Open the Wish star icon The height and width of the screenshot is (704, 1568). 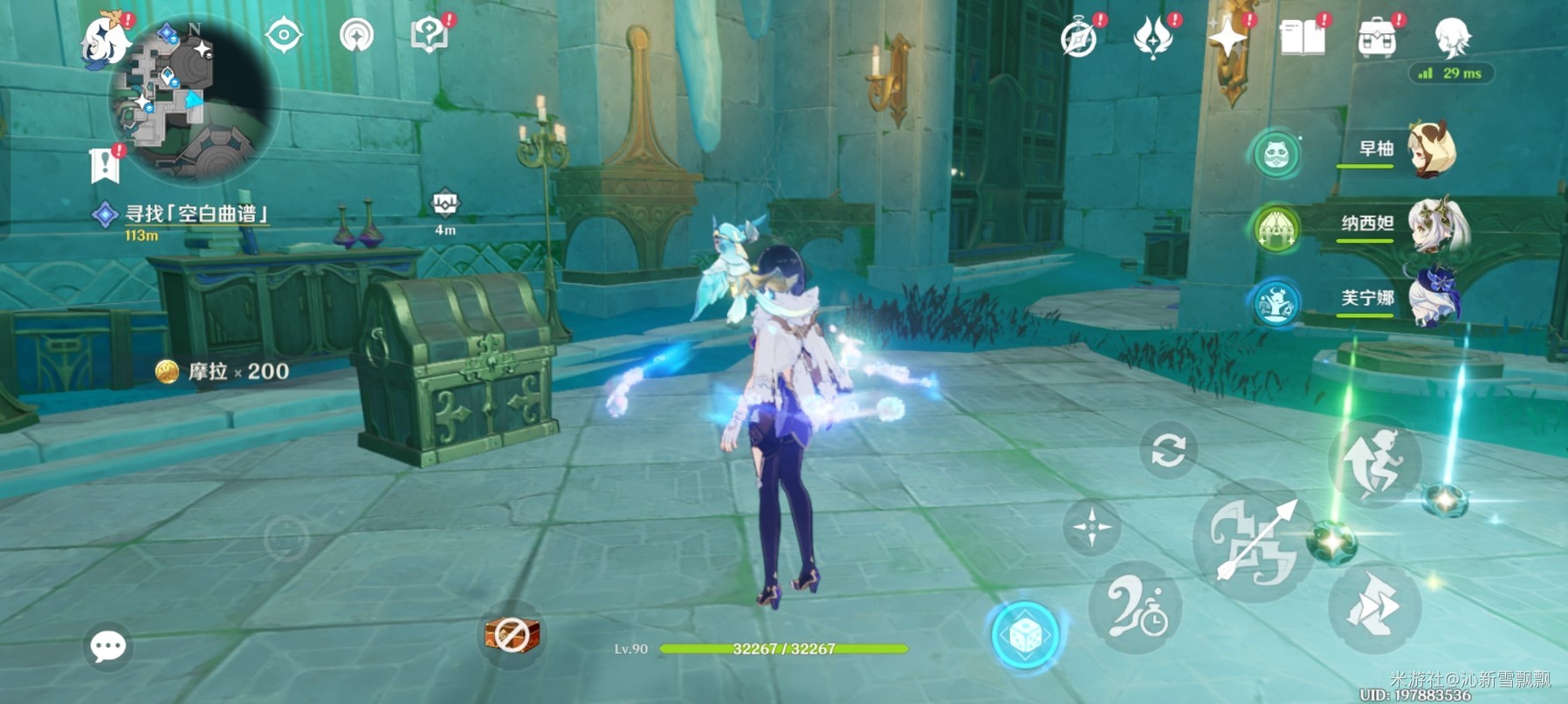coord(1227,38)
